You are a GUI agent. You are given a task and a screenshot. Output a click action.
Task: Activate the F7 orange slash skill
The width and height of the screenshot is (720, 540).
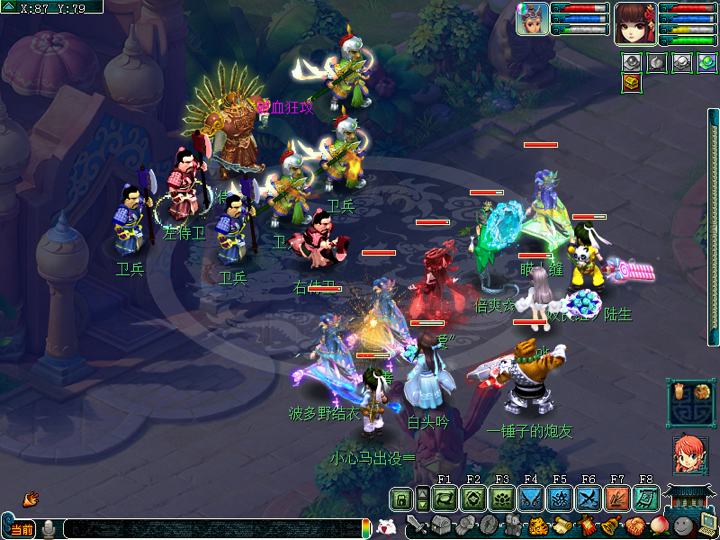tap(617, 498)
